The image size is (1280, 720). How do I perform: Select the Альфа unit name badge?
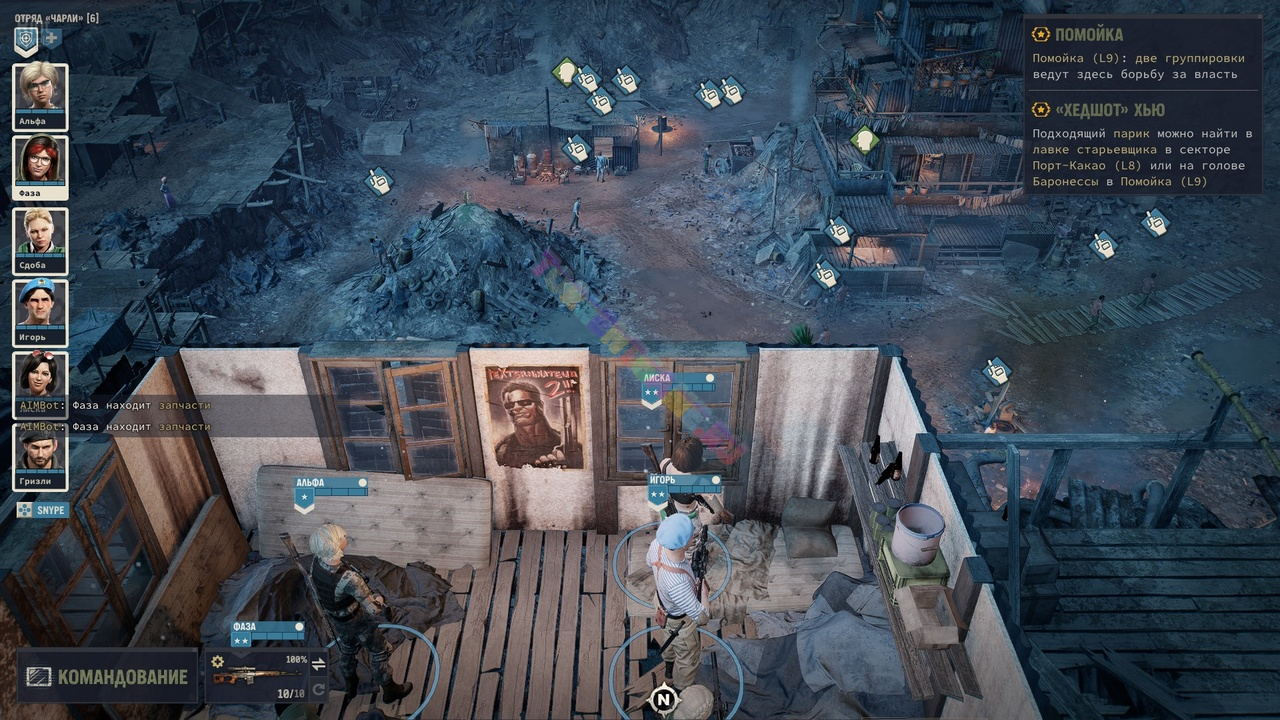[330, 483]
